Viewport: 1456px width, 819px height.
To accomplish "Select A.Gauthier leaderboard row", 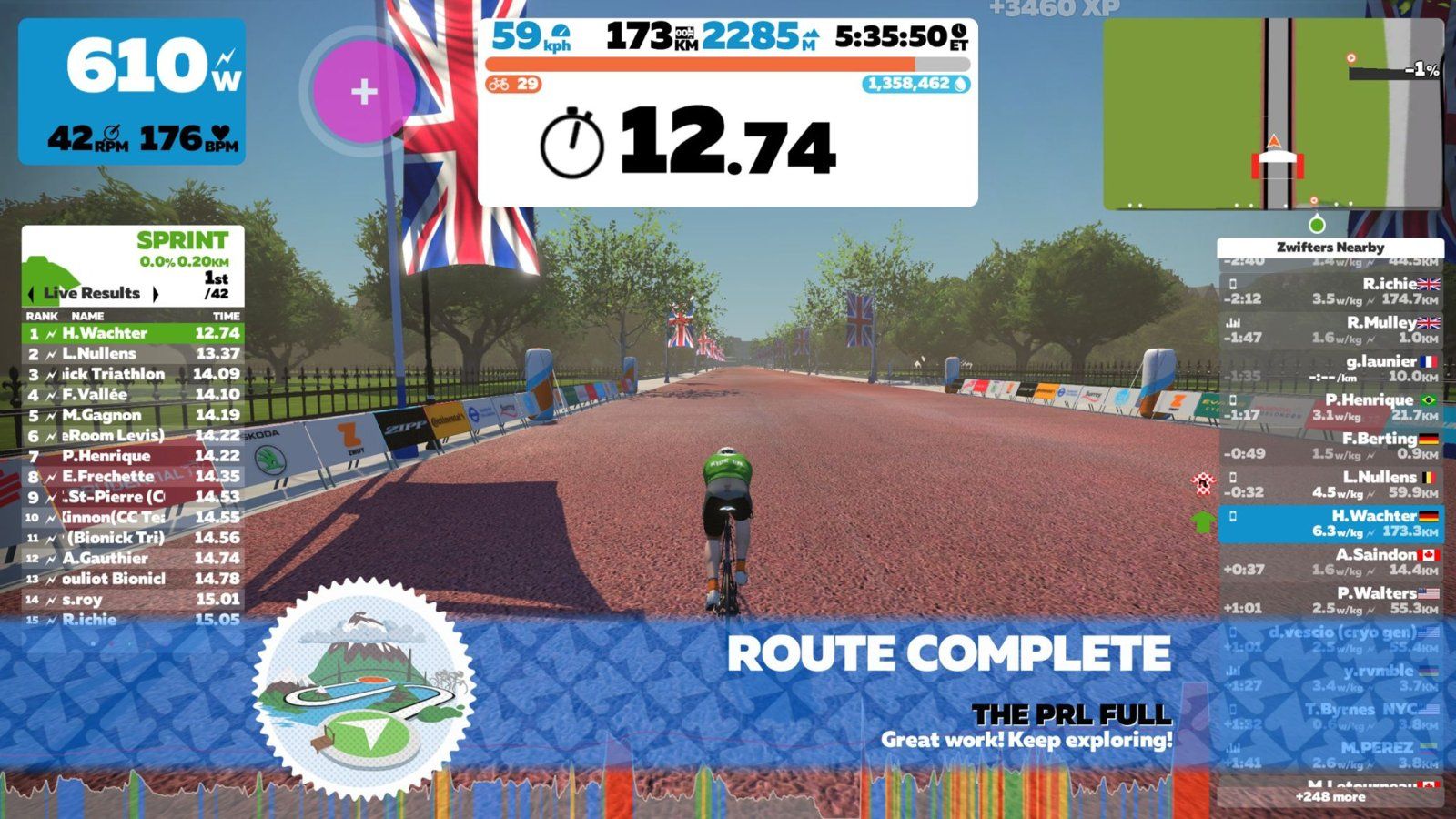I will point(133,558).
